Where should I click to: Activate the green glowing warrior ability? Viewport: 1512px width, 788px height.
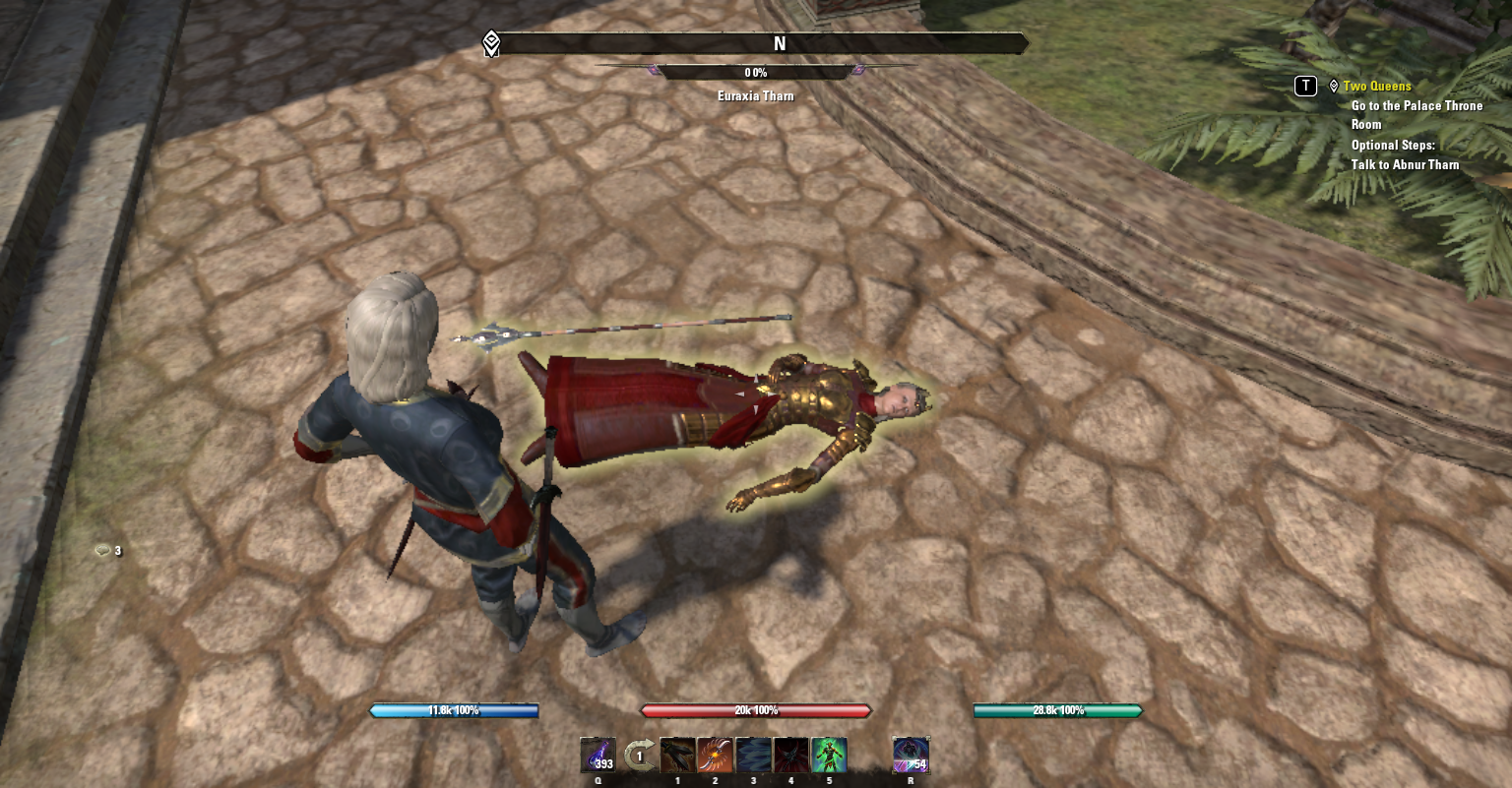coord(829,756)
